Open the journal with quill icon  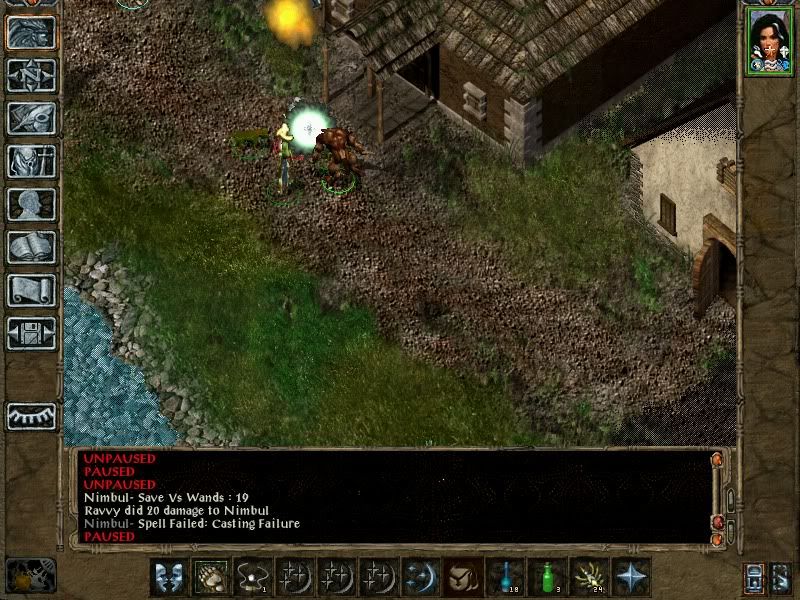31,118
